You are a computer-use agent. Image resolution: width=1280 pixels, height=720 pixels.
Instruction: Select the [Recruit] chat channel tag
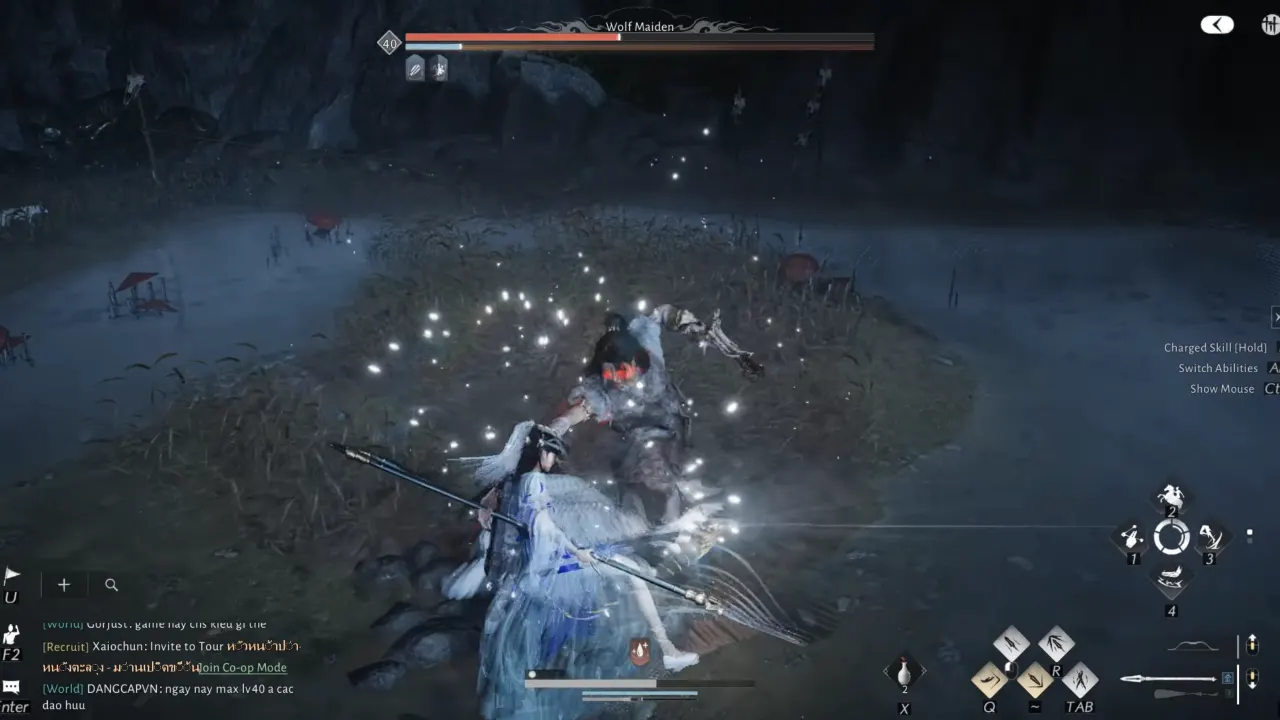66,646
